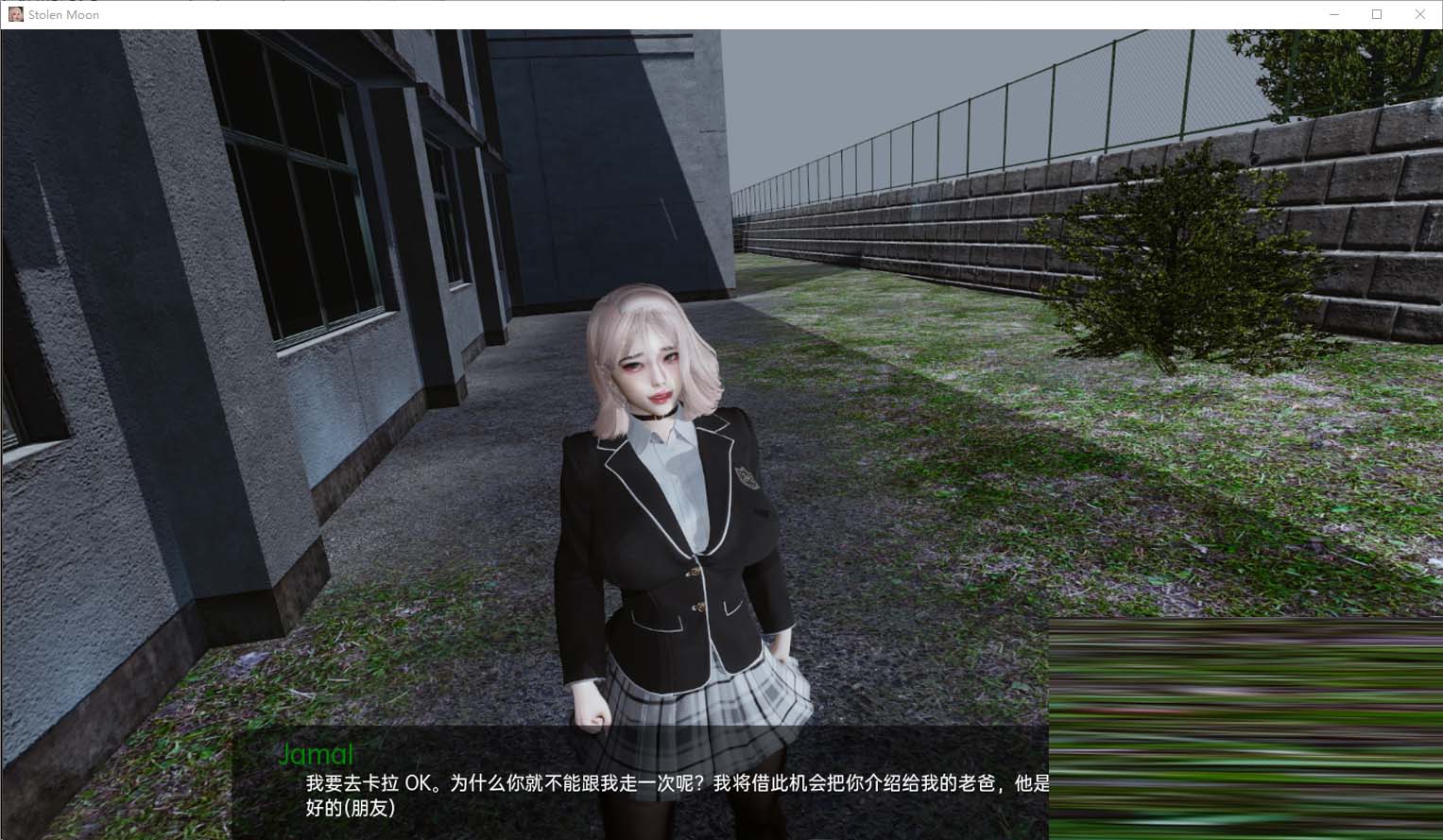Select the speaker name Jamal in the dialogue box
Image resolution: width=1443 pixels, height=840 pixels.
click(x=316, y=754)
